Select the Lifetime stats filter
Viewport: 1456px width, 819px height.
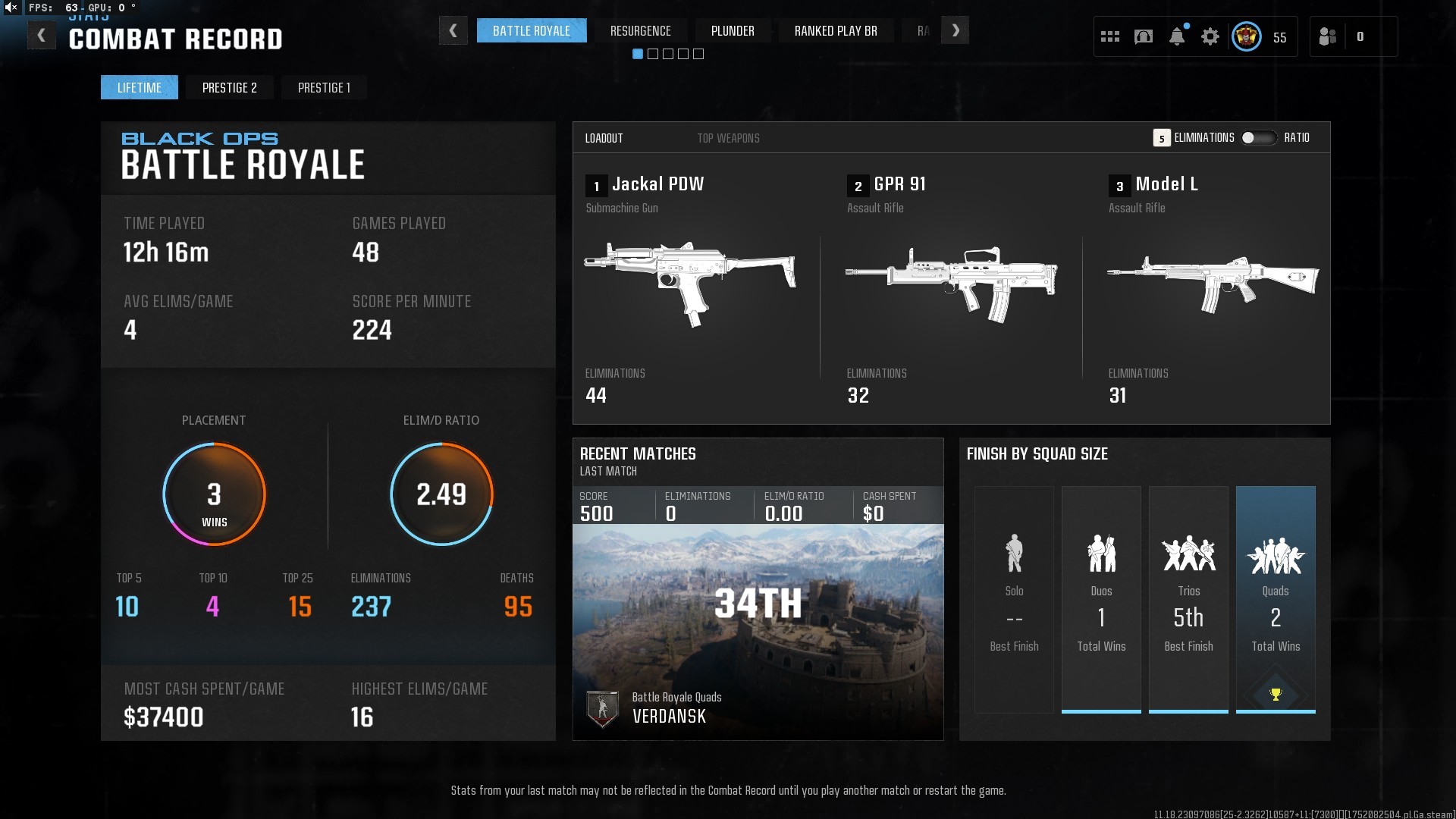pyautogui.click(x=139, y=88)
